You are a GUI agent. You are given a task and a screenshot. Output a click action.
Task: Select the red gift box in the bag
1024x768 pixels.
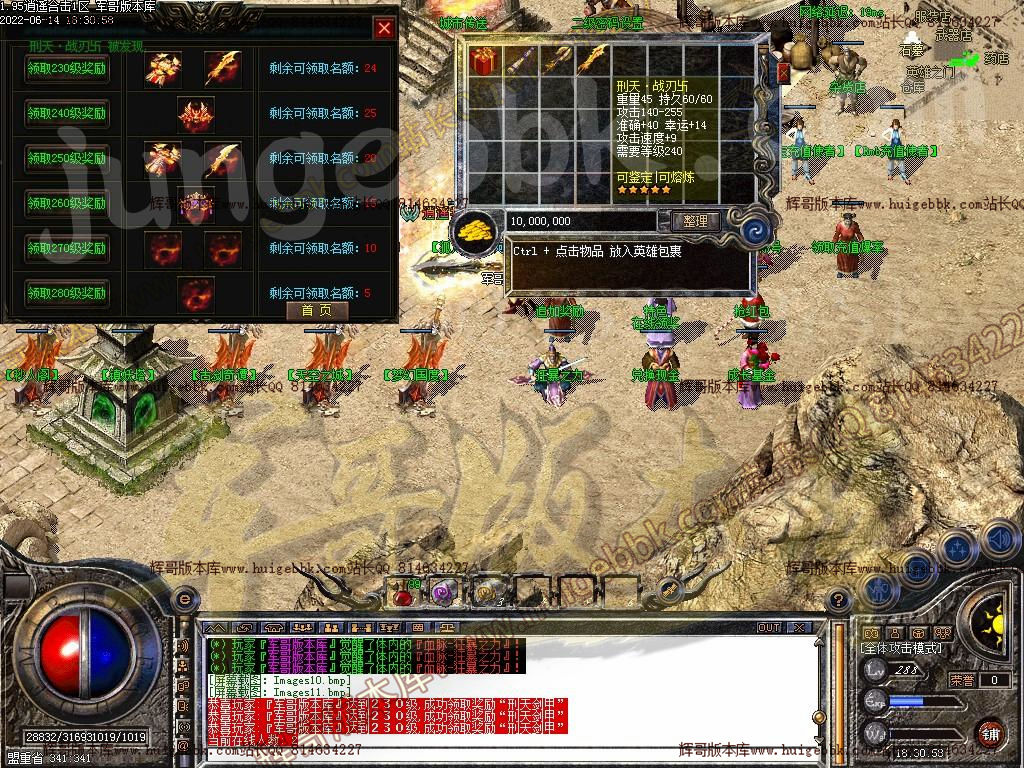click(484, 60)
